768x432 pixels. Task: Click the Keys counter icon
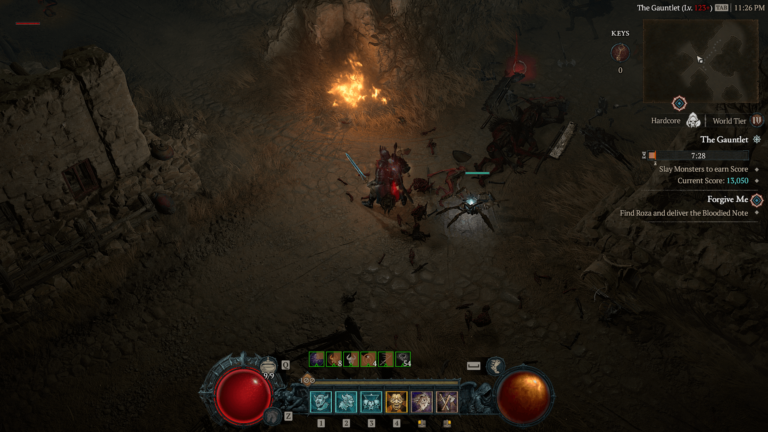(x=620, y=52)
